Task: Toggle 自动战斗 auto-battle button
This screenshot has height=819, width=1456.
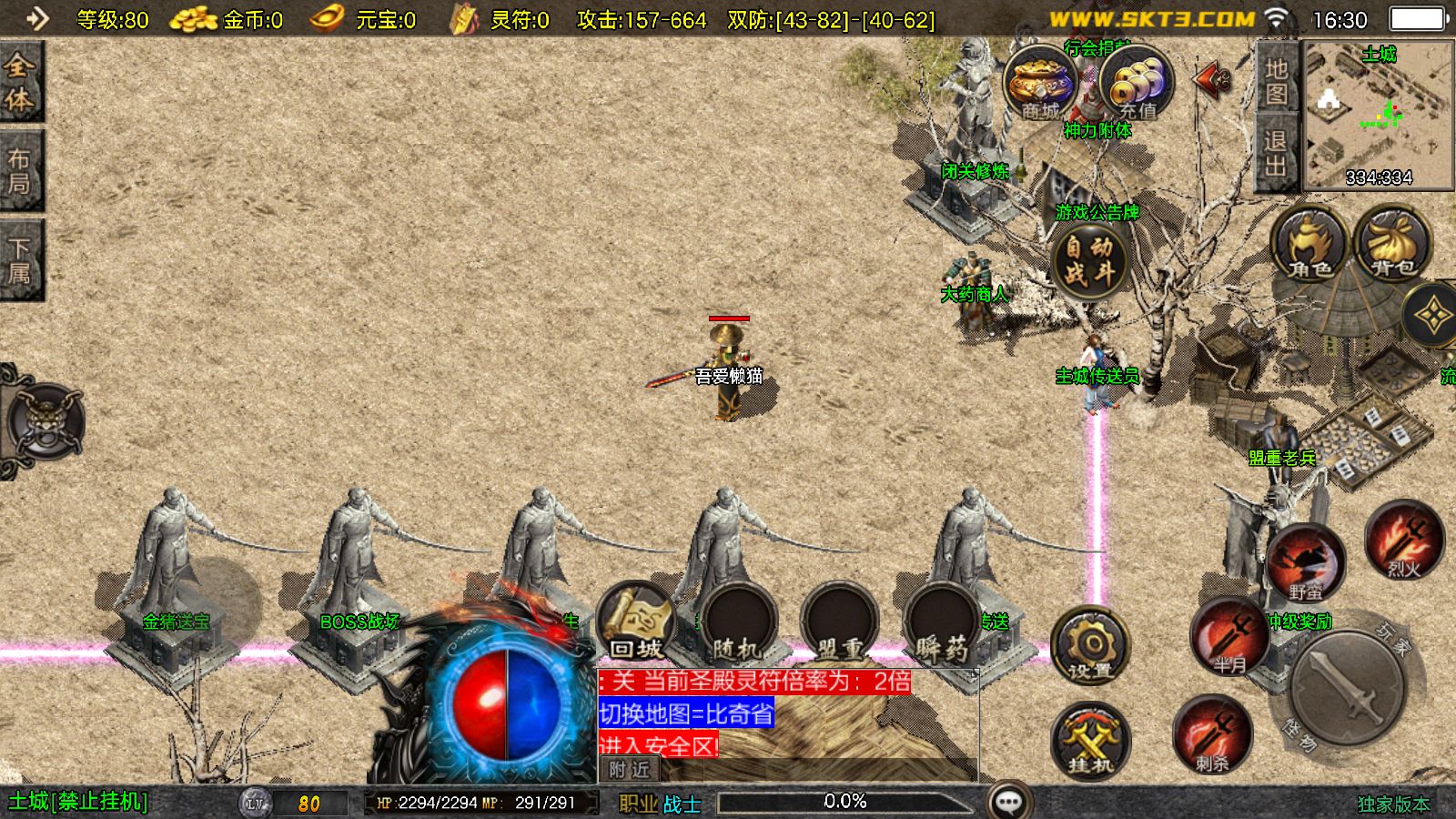Action: 1089,259
